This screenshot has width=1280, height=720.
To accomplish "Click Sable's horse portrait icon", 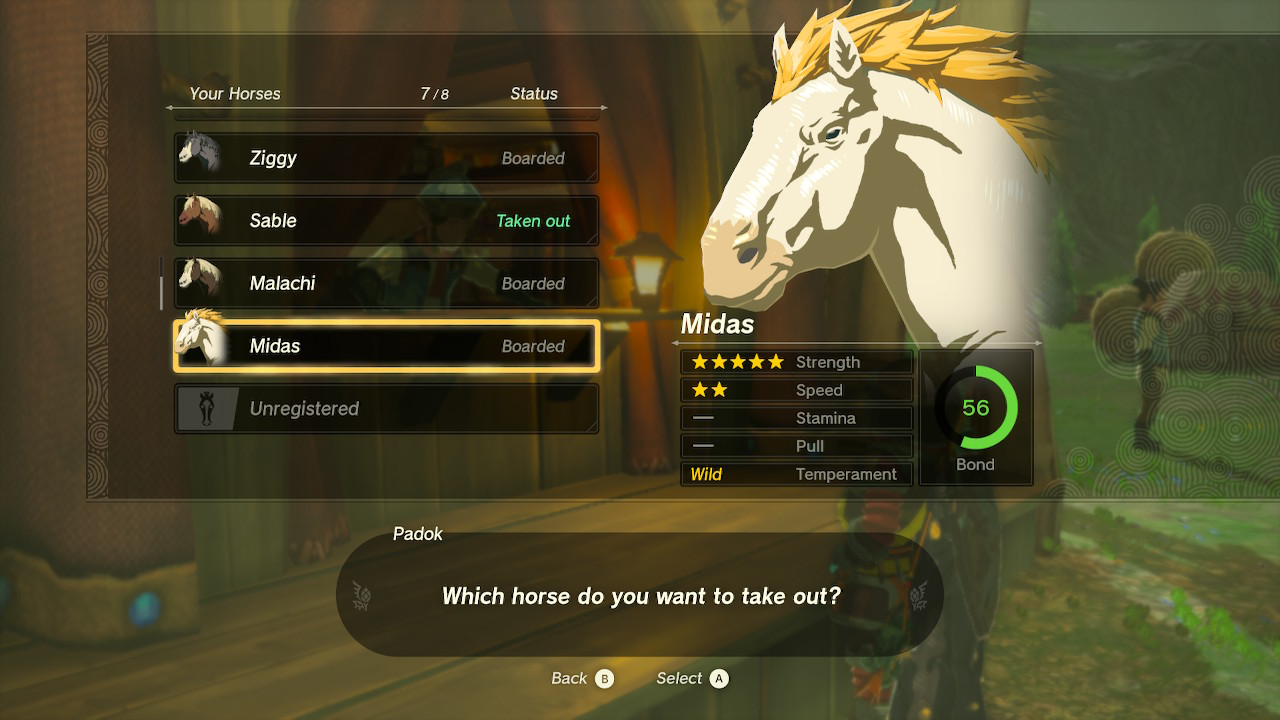I will [x=200, y=220].
